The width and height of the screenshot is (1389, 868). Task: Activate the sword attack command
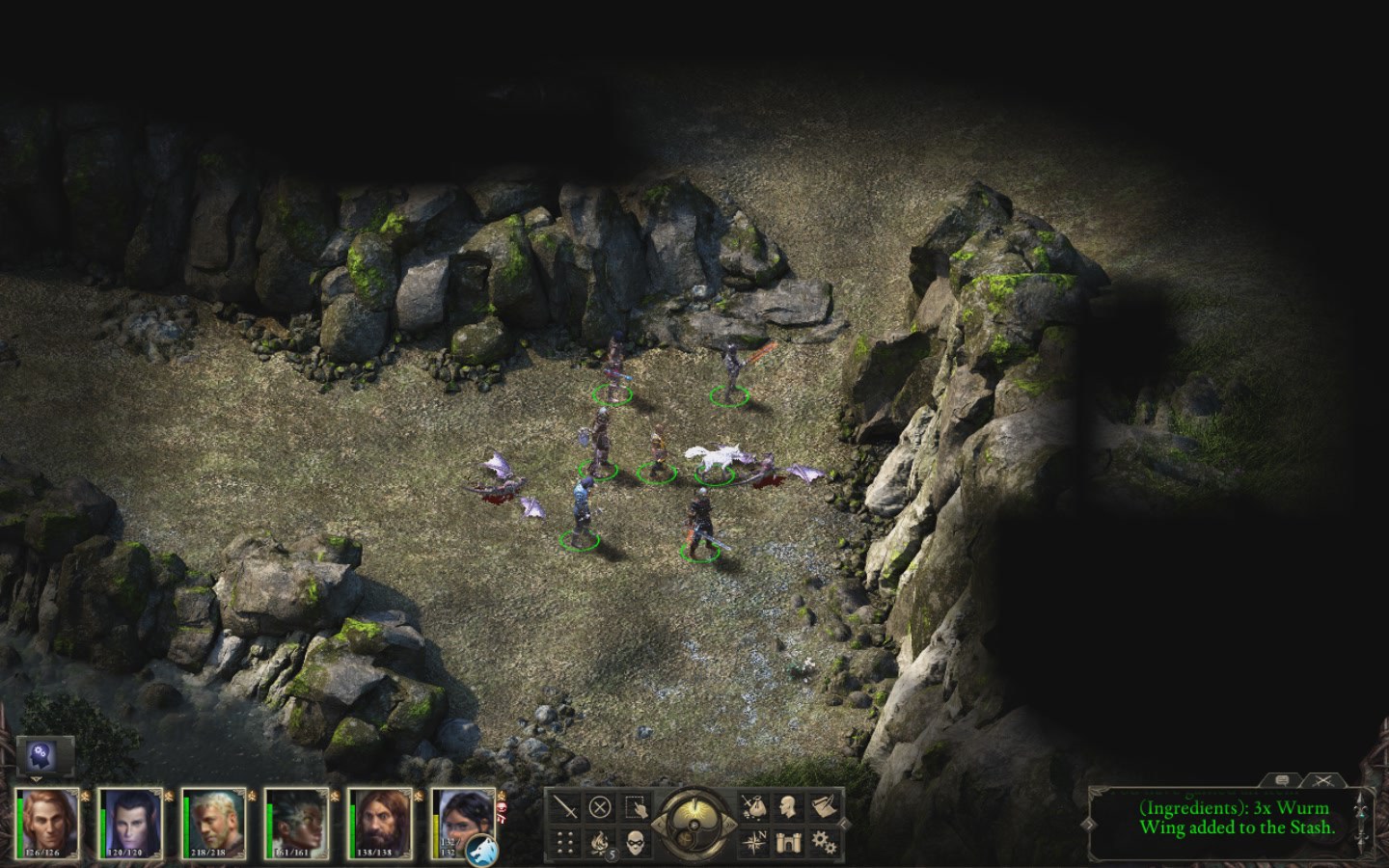click(566, 806)
